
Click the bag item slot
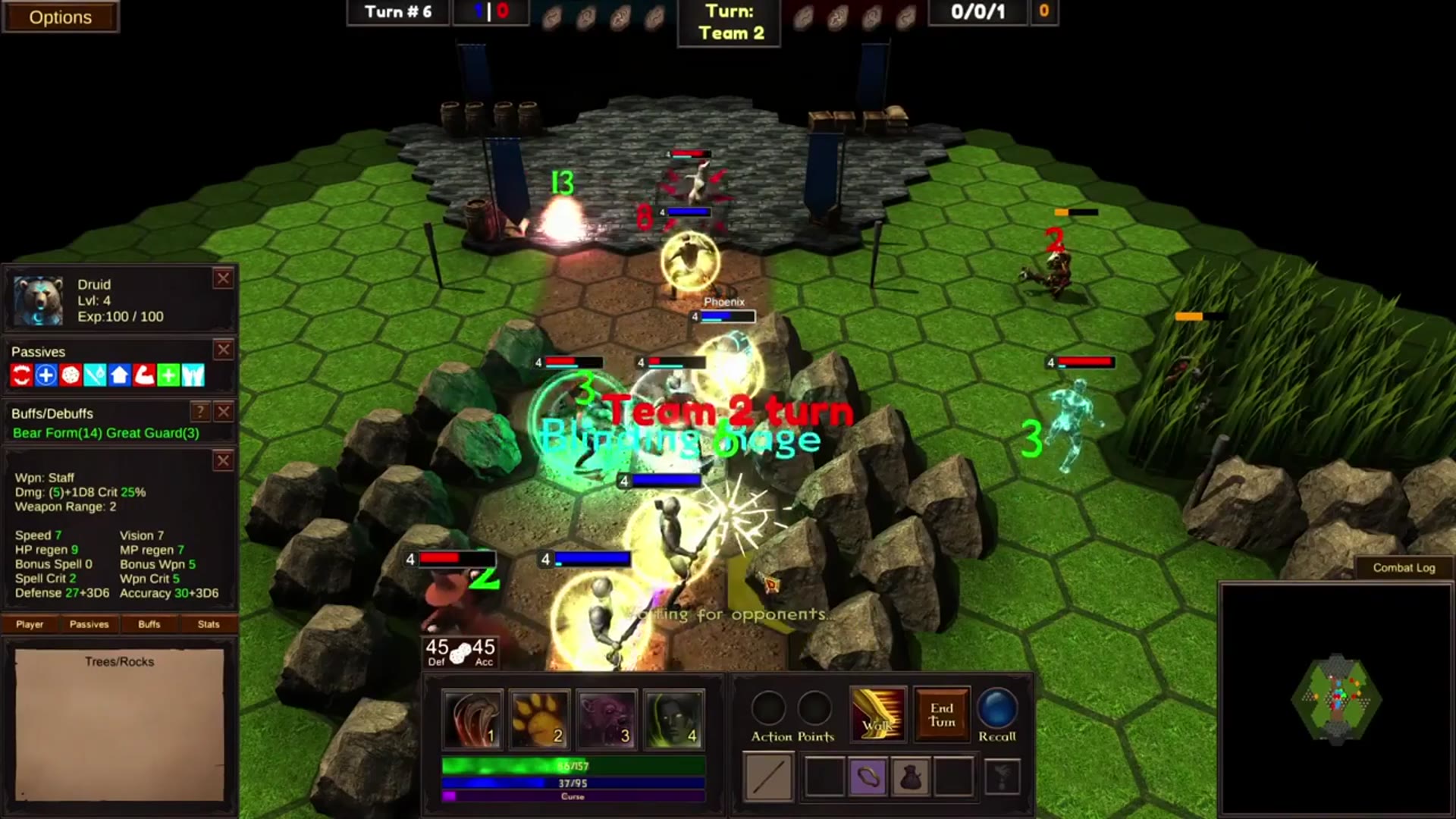point(912,777)
